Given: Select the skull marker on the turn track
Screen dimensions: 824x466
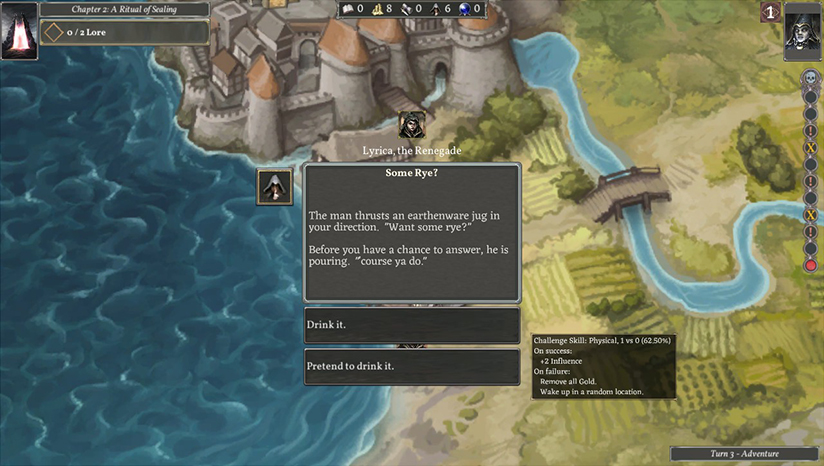Looking at the screenshot, I should [811, 77].
